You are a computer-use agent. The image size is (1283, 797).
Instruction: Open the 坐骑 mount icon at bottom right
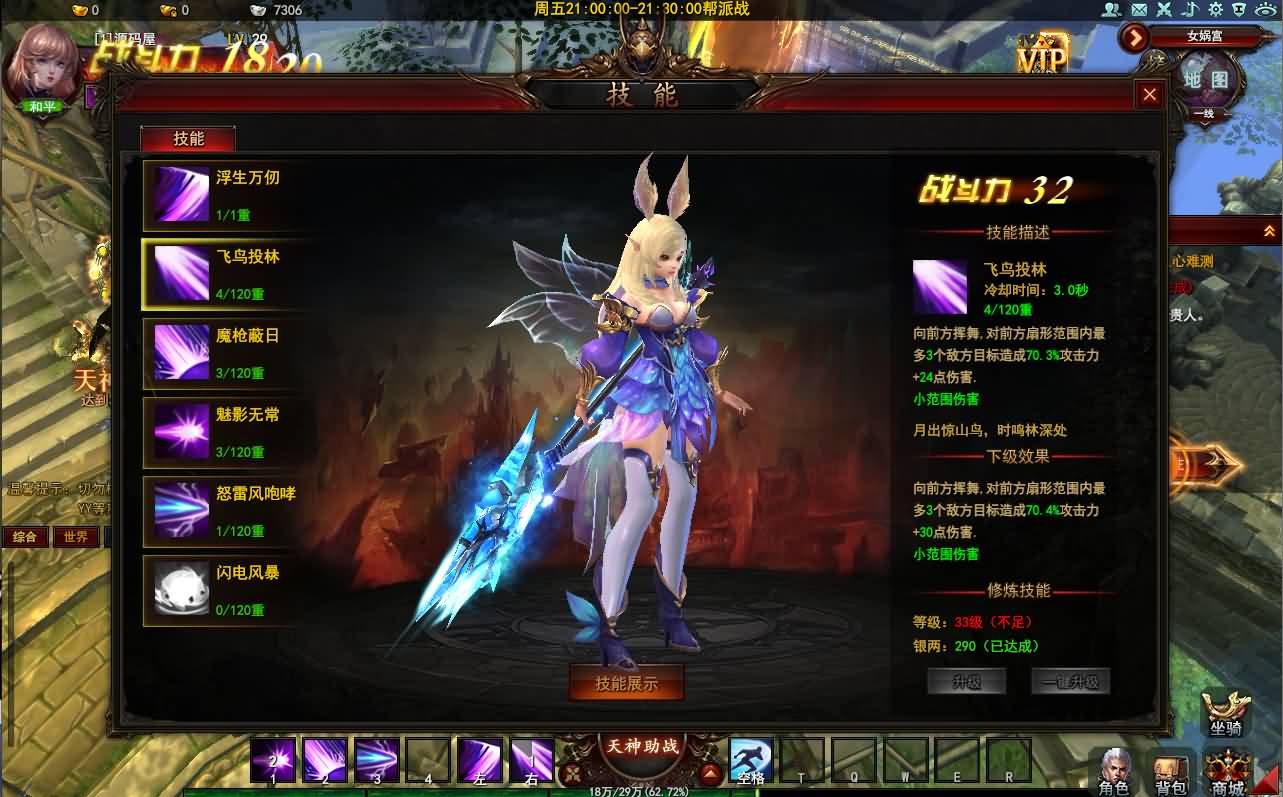pyautogui.click(x=1225, y=711)
